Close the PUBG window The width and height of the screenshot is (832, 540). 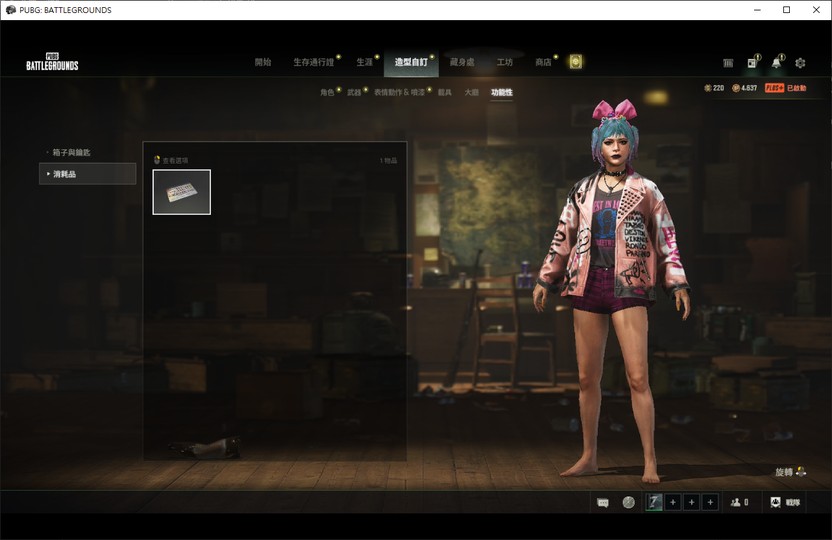[814, 10]
